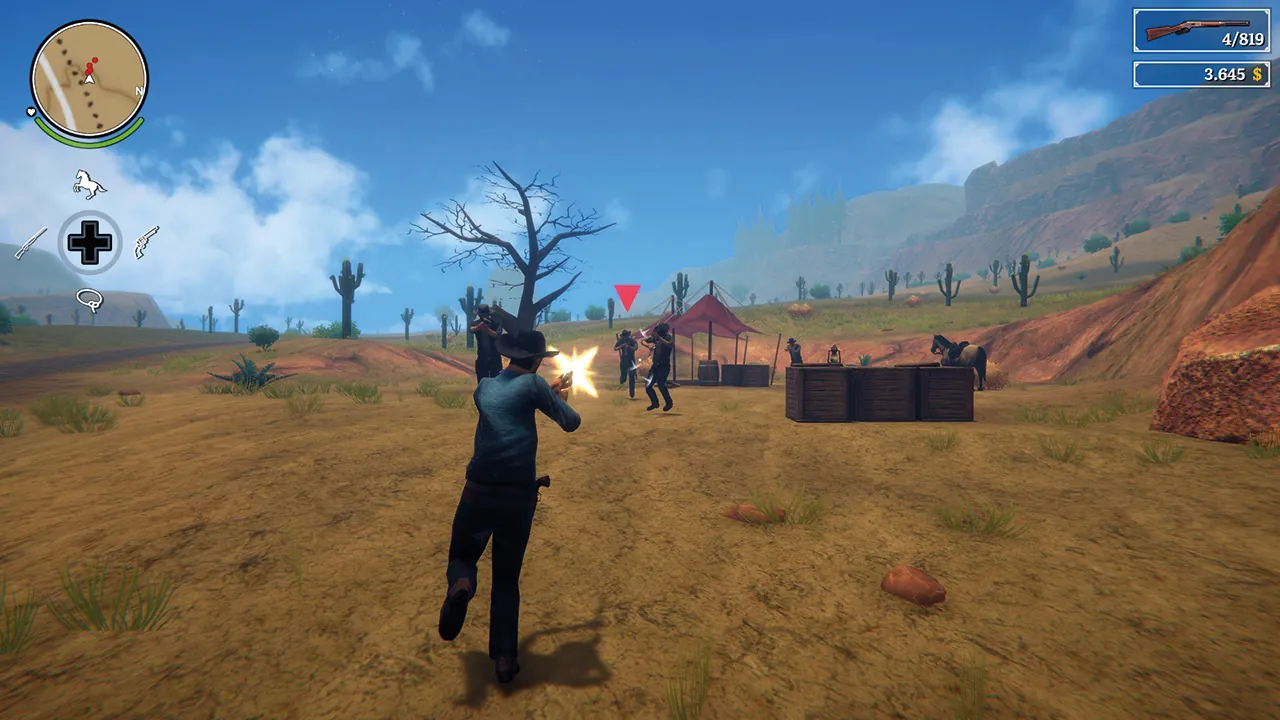Click the red enemy marker above the tent
Image resolution: width=1280 pixels, height=720 pixels.
[625, 295]
